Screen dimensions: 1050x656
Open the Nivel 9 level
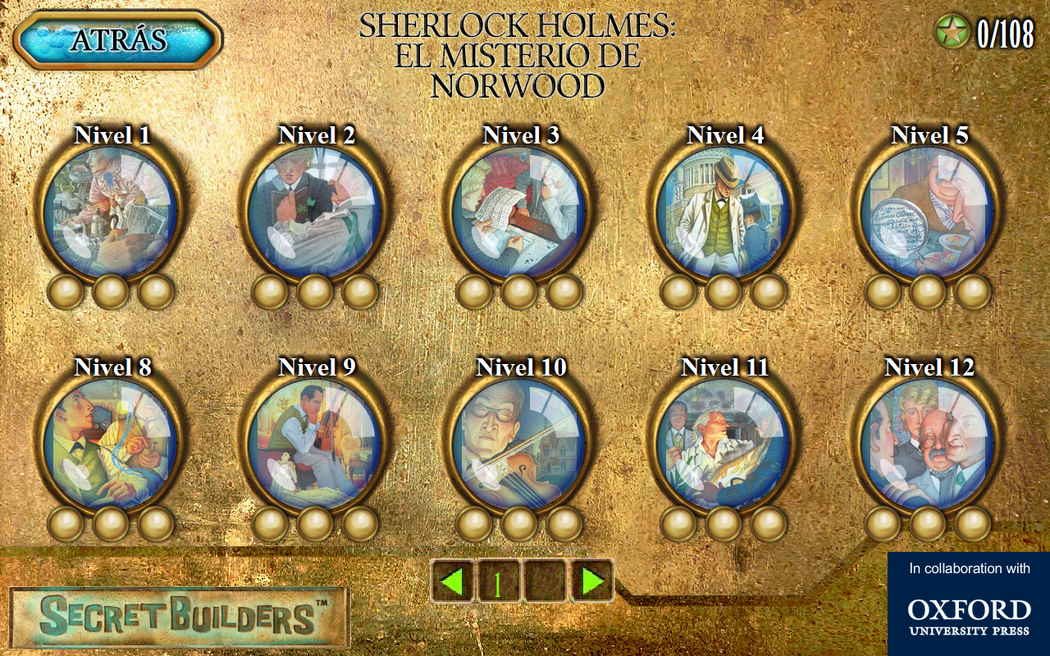[315, 444]
